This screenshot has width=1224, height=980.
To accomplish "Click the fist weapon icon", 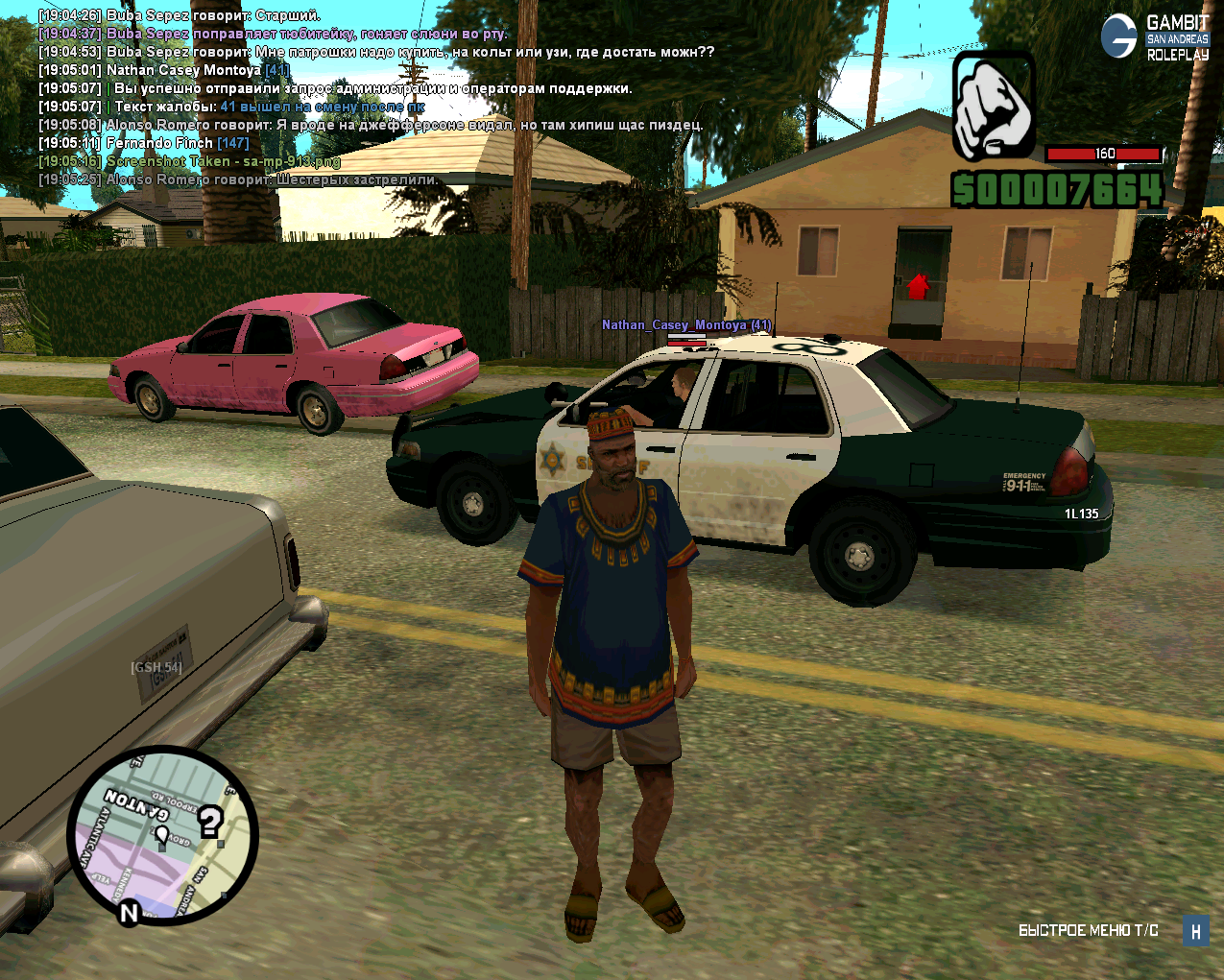I will [x=993, y=107].
